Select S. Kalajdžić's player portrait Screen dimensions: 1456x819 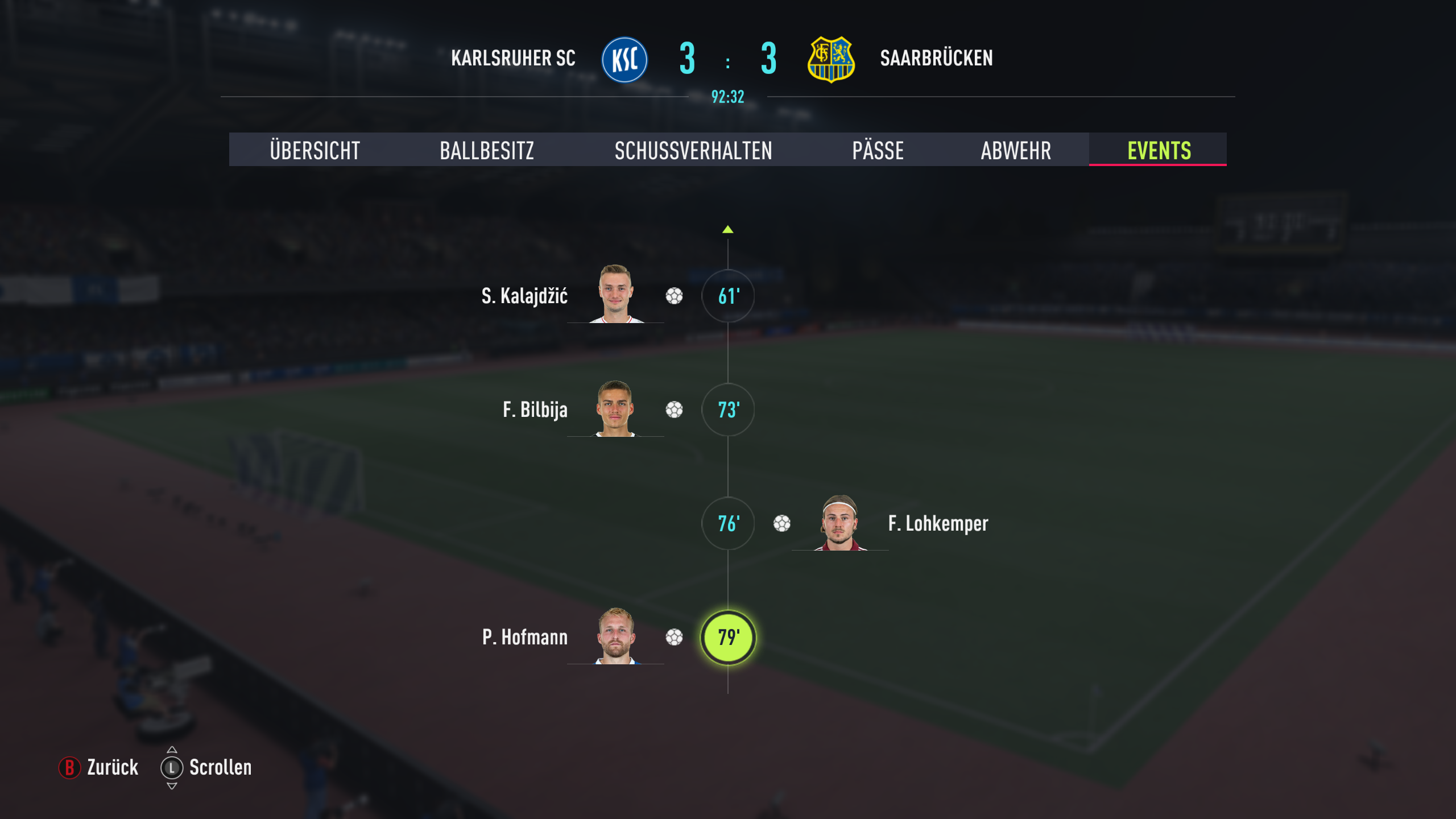(x=615, y=294)
